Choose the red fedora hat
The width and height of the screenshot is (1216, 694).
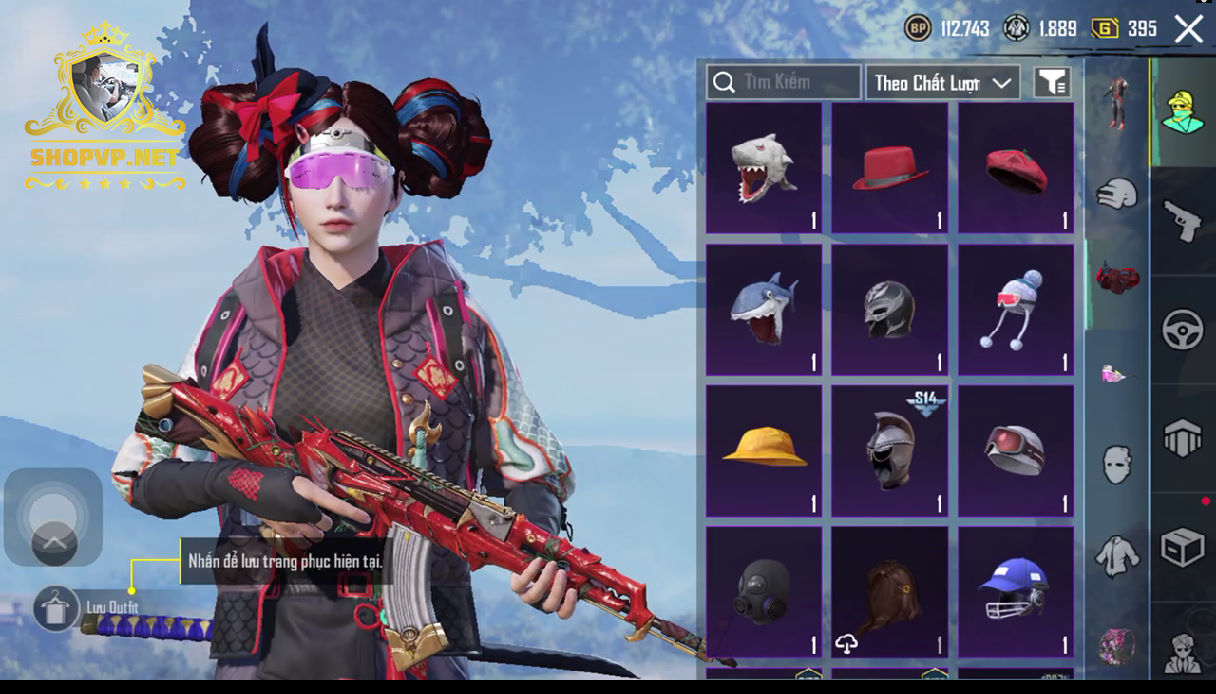pos(890,168)
